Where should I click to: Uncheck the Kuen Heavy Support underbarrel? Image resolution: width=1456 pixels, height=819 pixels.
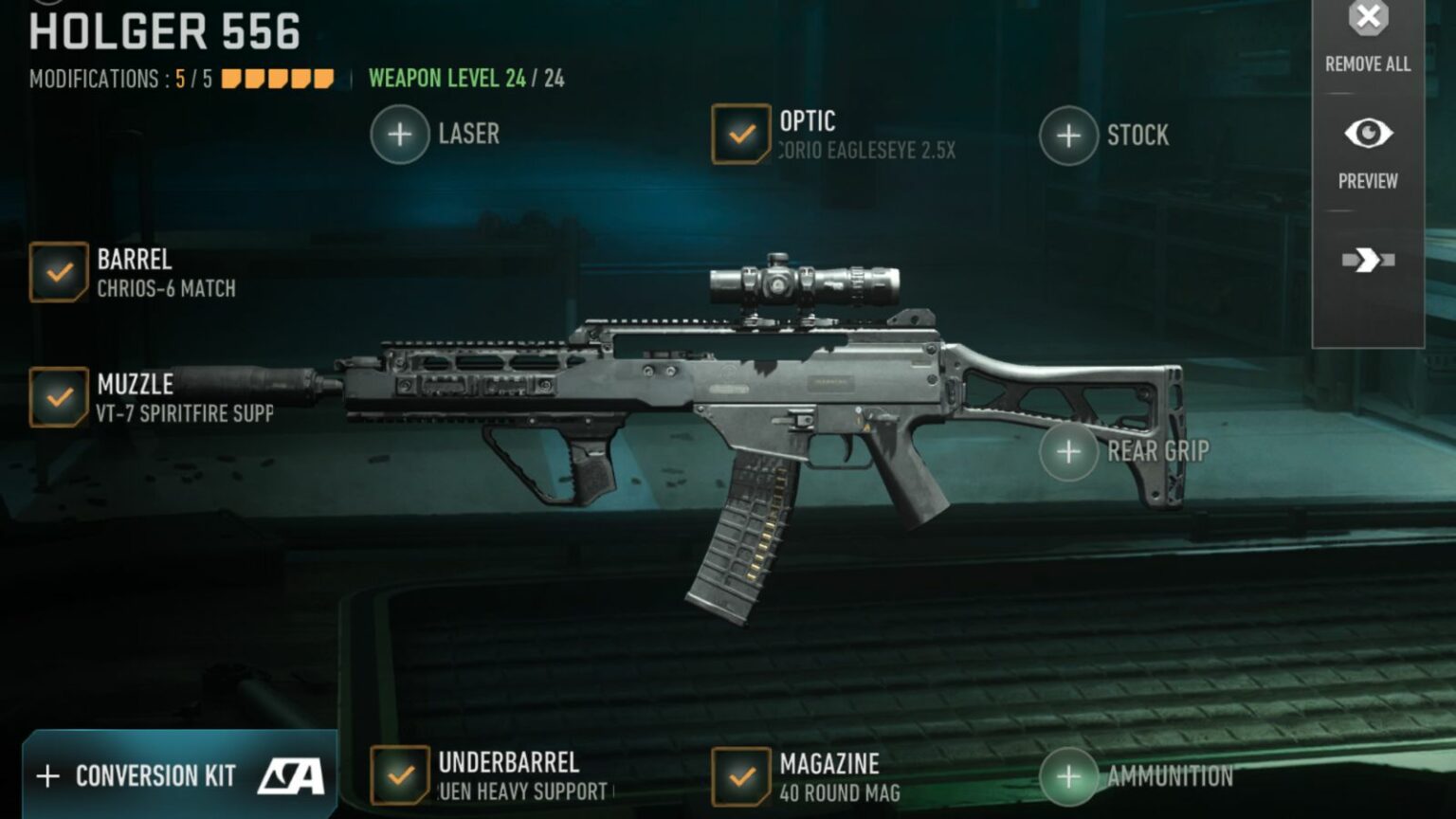click(399, 775)
